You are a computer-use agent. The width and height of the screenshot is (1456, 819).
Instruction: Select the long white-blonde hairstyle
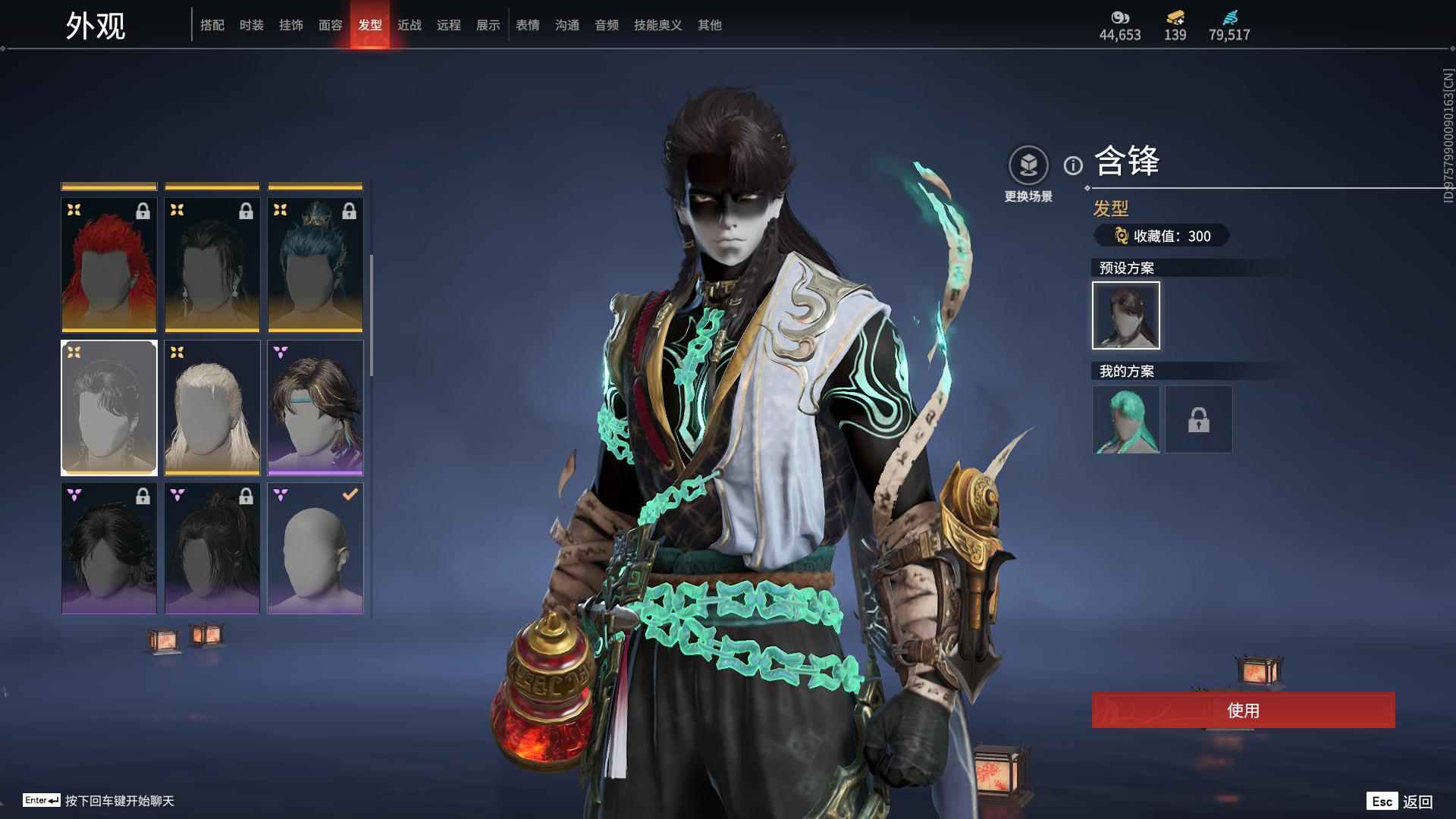[212, 408]
